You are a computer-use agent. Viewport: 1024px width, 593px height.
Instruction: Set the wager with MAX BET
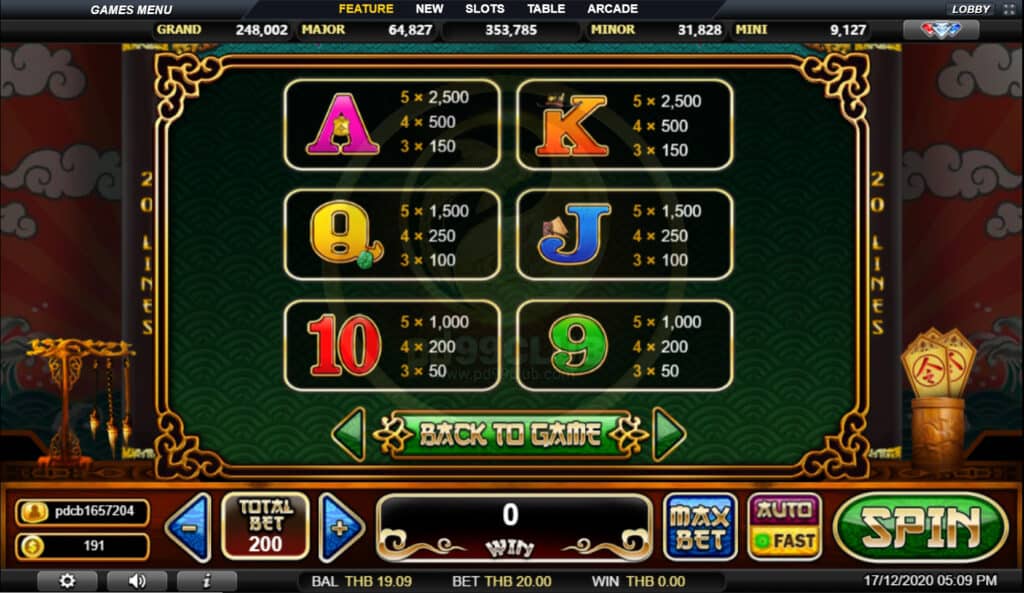pos(699,526)
